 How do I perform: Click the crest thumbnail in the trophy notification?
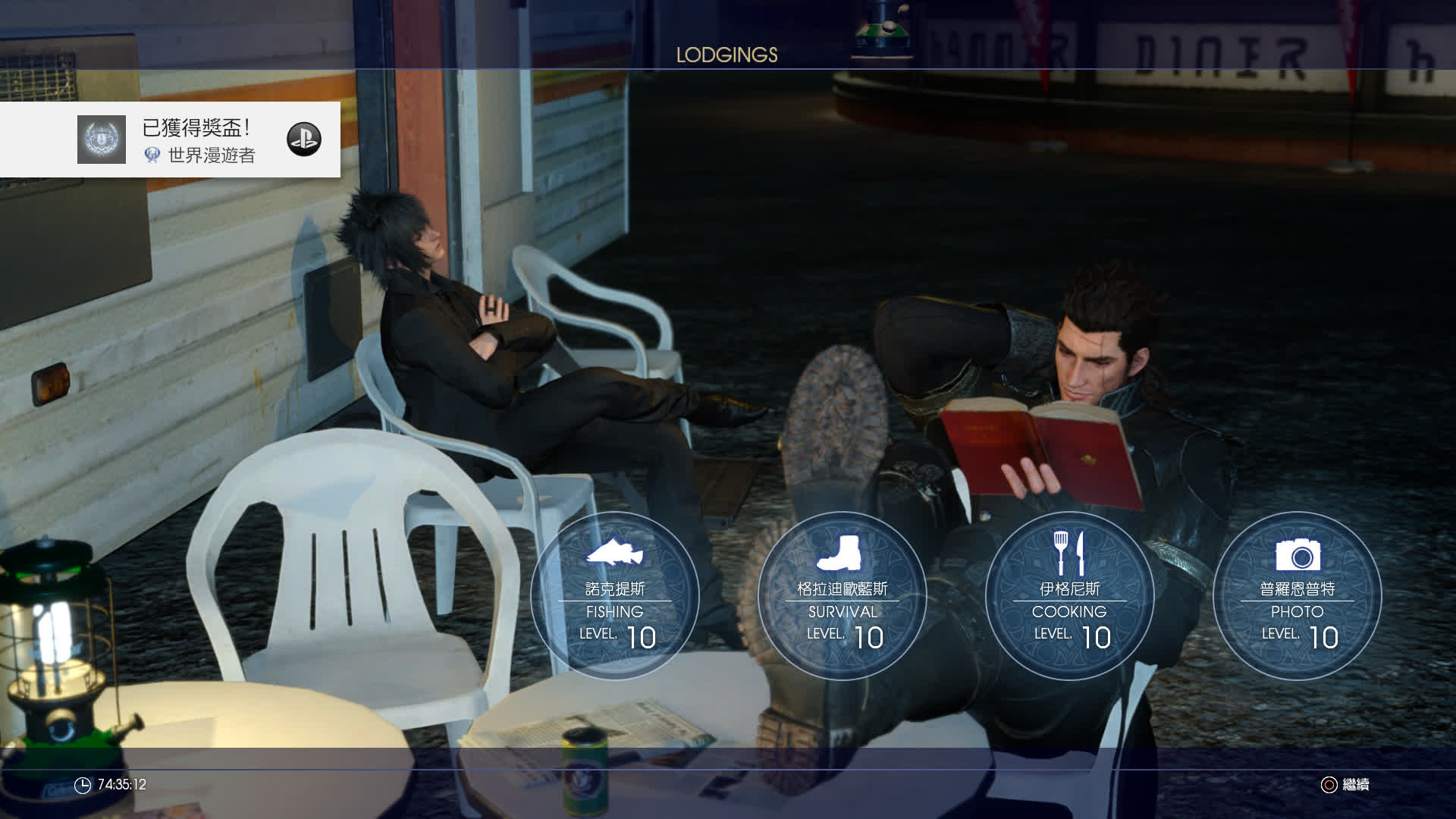pyautogui.click(x=102, y=140)
